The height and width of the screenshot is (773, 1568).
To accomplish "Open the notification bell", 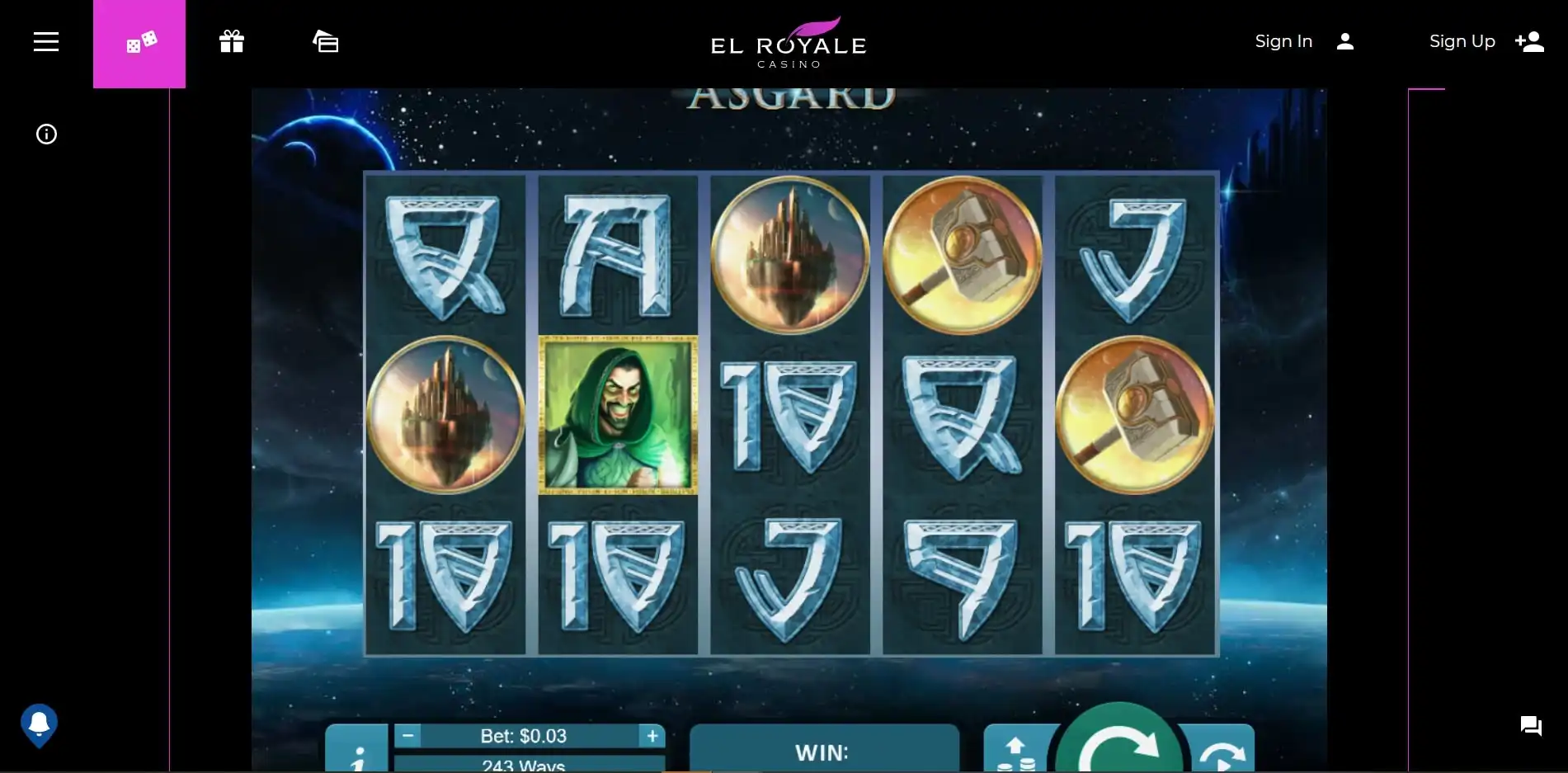I will click(x=39, y=724).
